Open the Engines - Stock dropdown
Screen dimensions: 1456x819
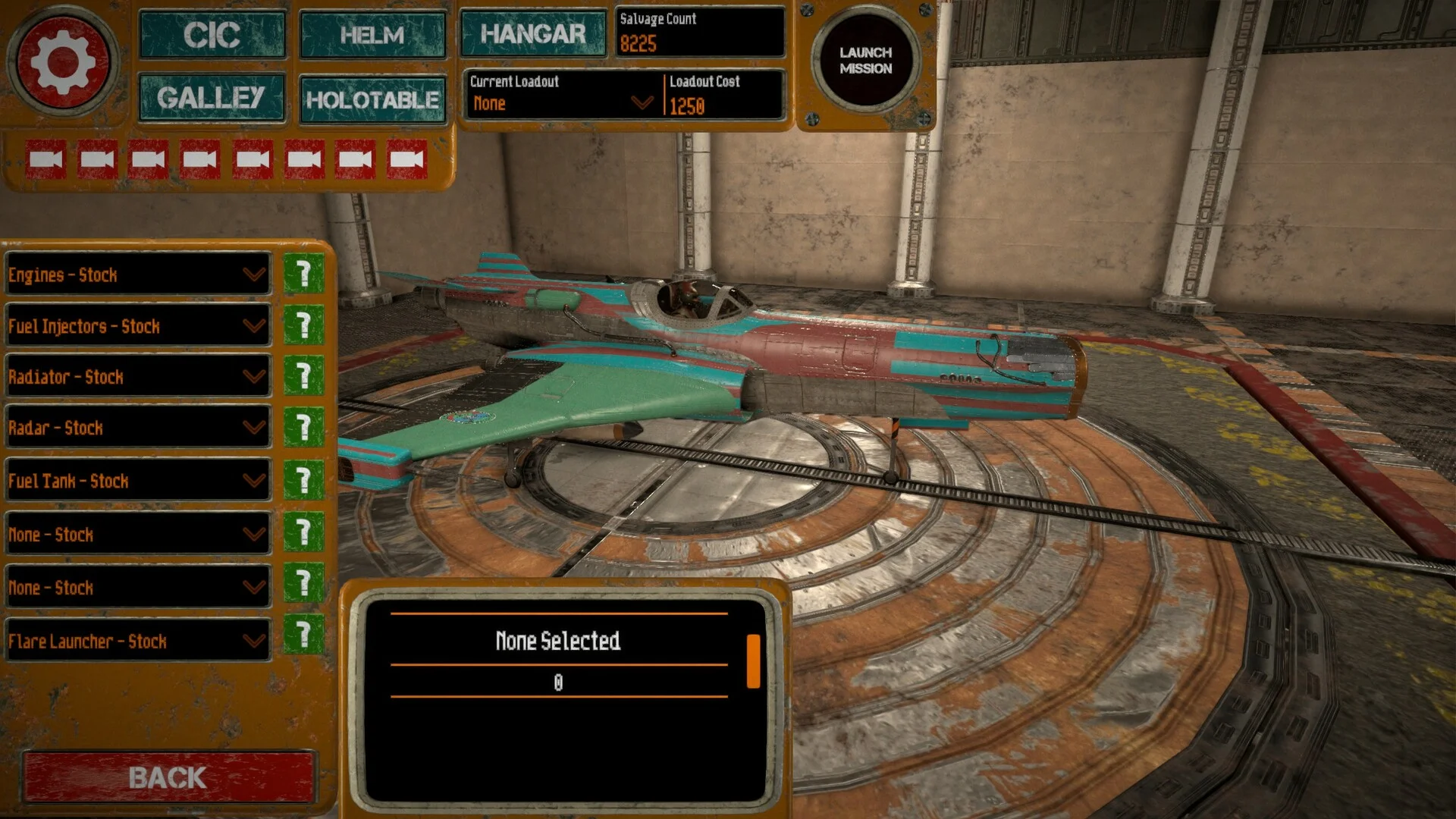point(138,275)
